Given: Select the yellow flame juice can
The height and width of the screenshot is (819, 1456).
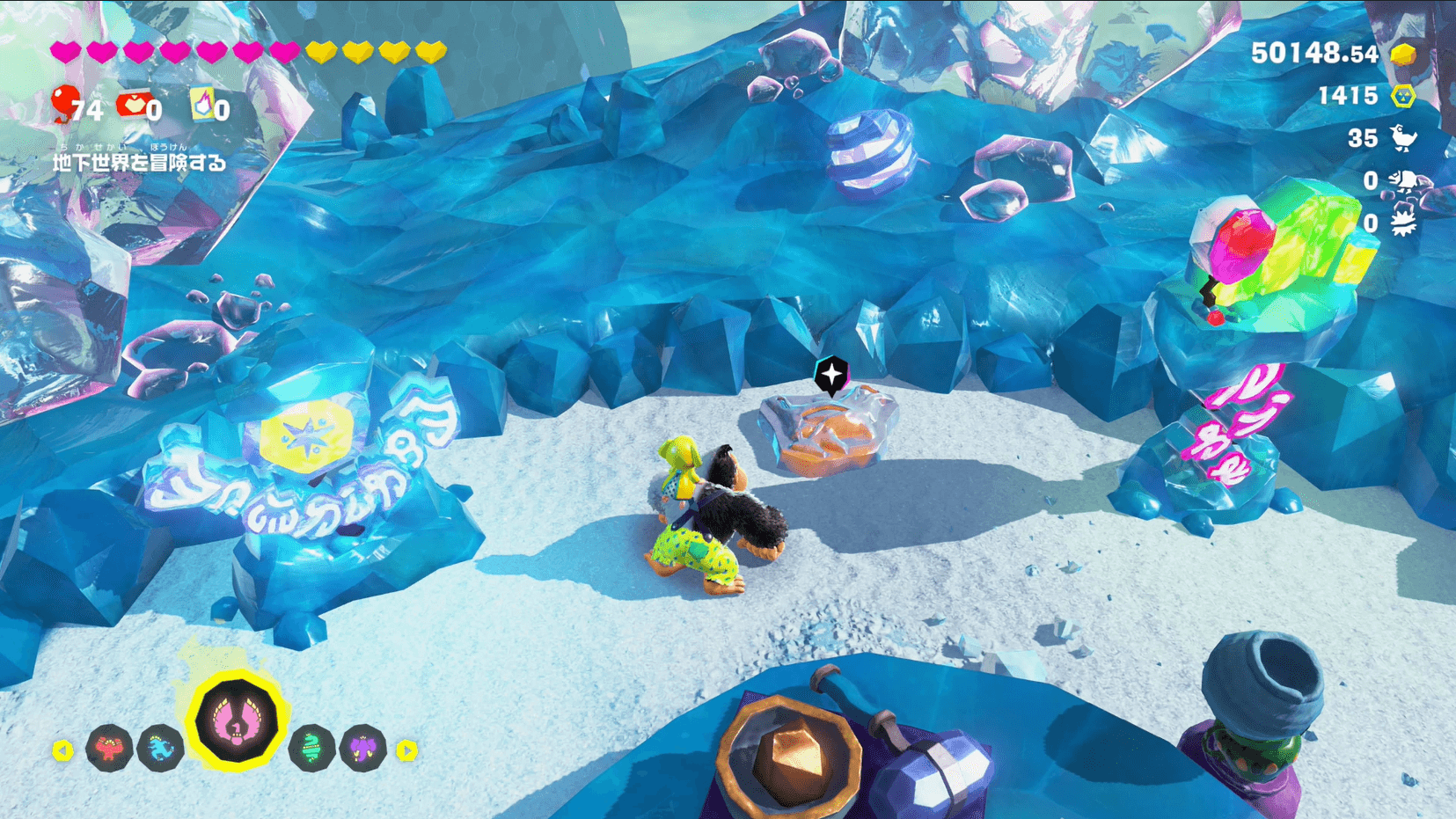Looking at the screenshot, I should pyautogui.click(x=203, y=105).
